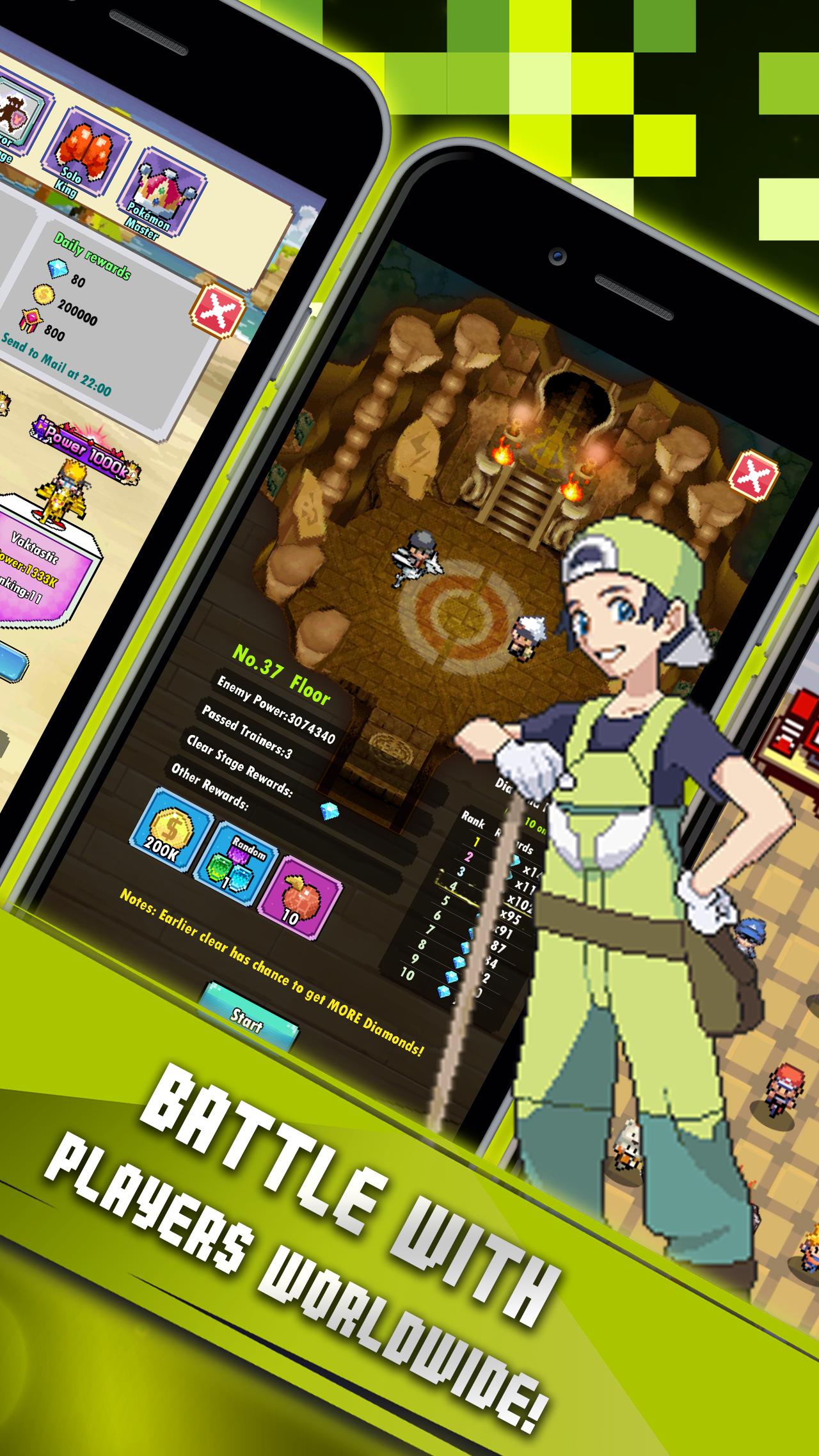
Task: Close the No.37 Floor panel
Action: 752,477
